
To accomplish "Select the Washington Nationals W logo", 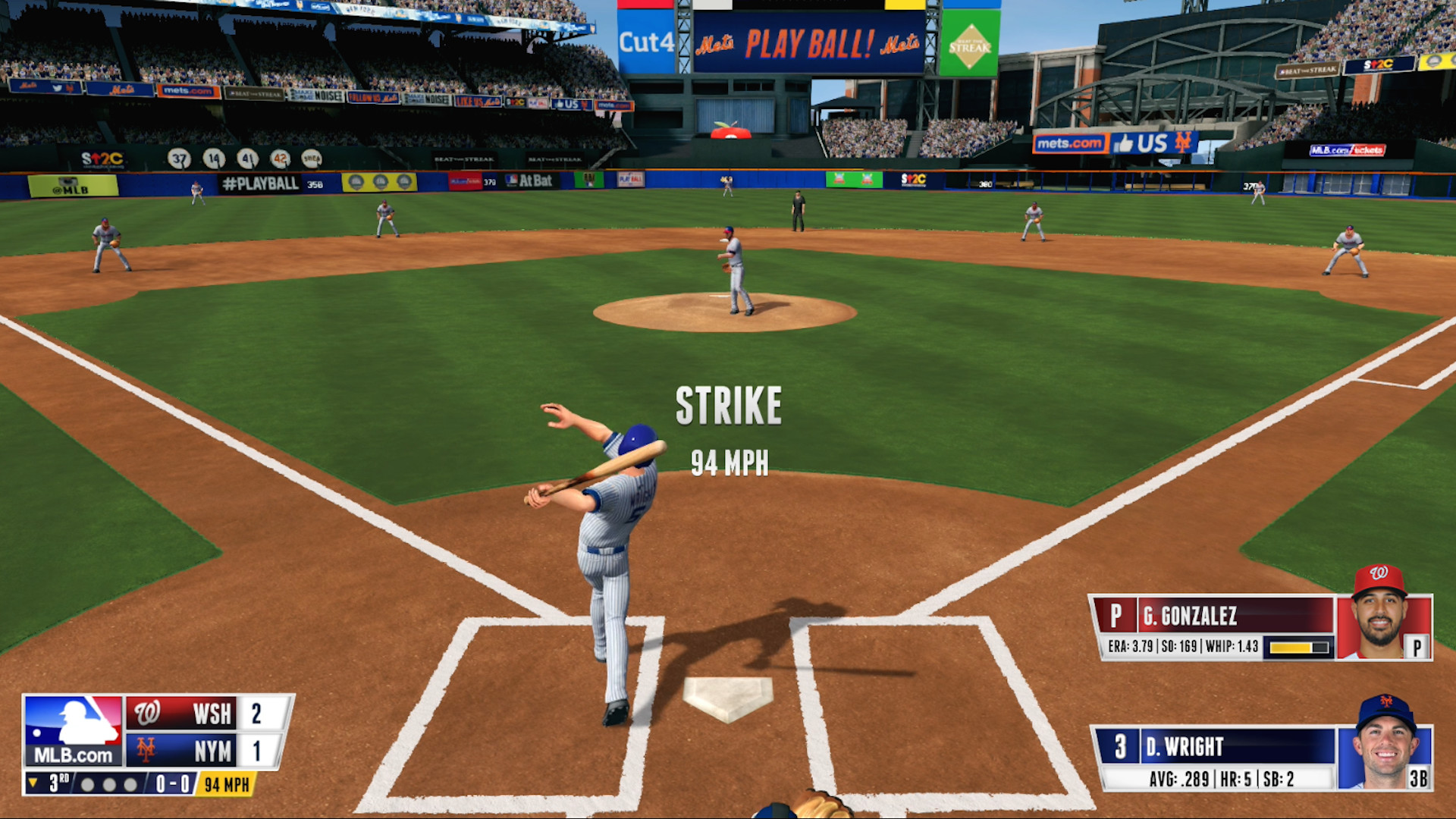I will [x=148, y=714].
